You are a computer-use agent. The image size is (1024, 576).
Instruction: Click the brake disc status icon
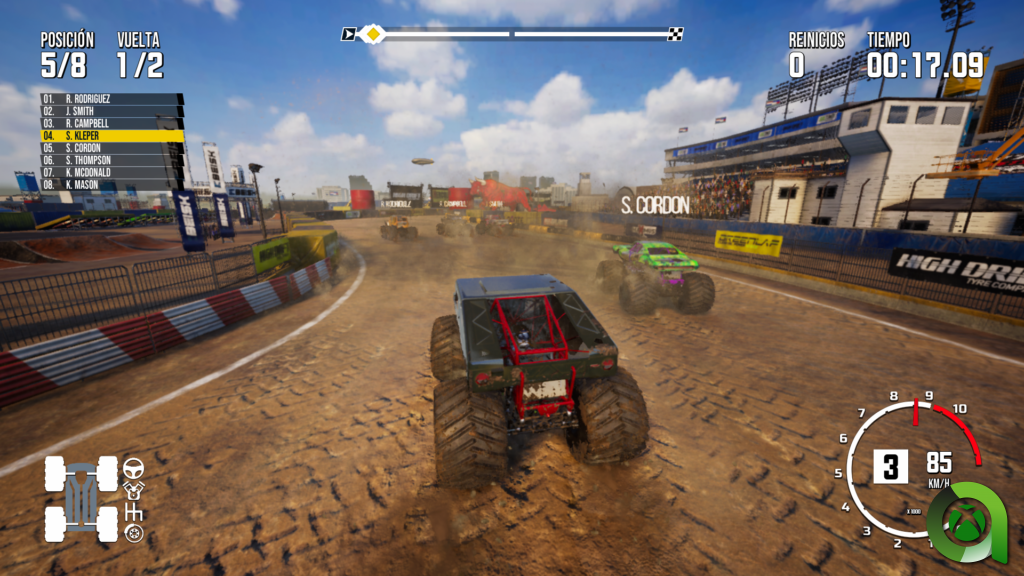133,533
